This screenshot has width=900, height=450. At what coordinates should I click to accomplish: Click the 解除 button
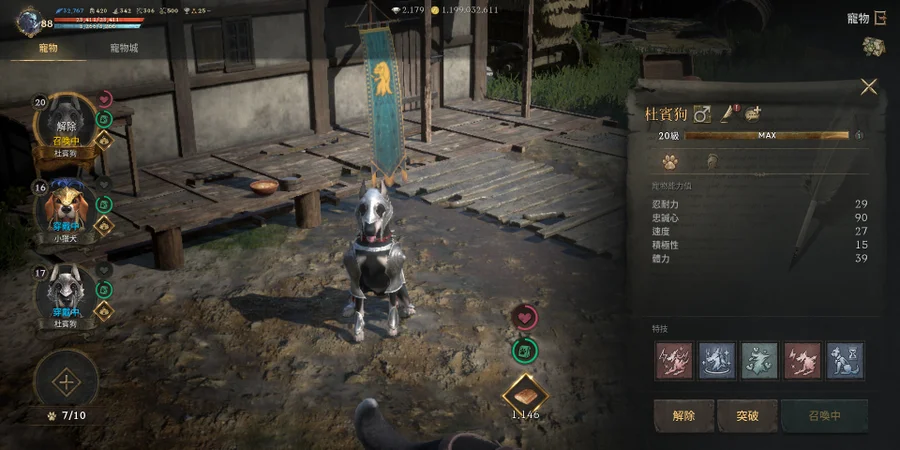(x=684, y=415)
